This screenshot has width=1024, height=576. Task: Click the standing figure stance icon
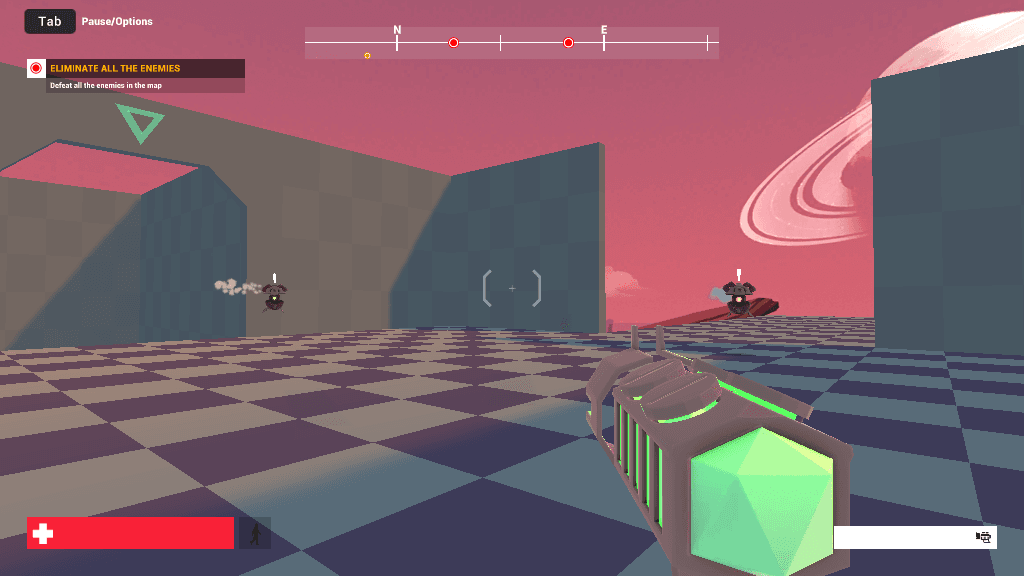[255, 534]
